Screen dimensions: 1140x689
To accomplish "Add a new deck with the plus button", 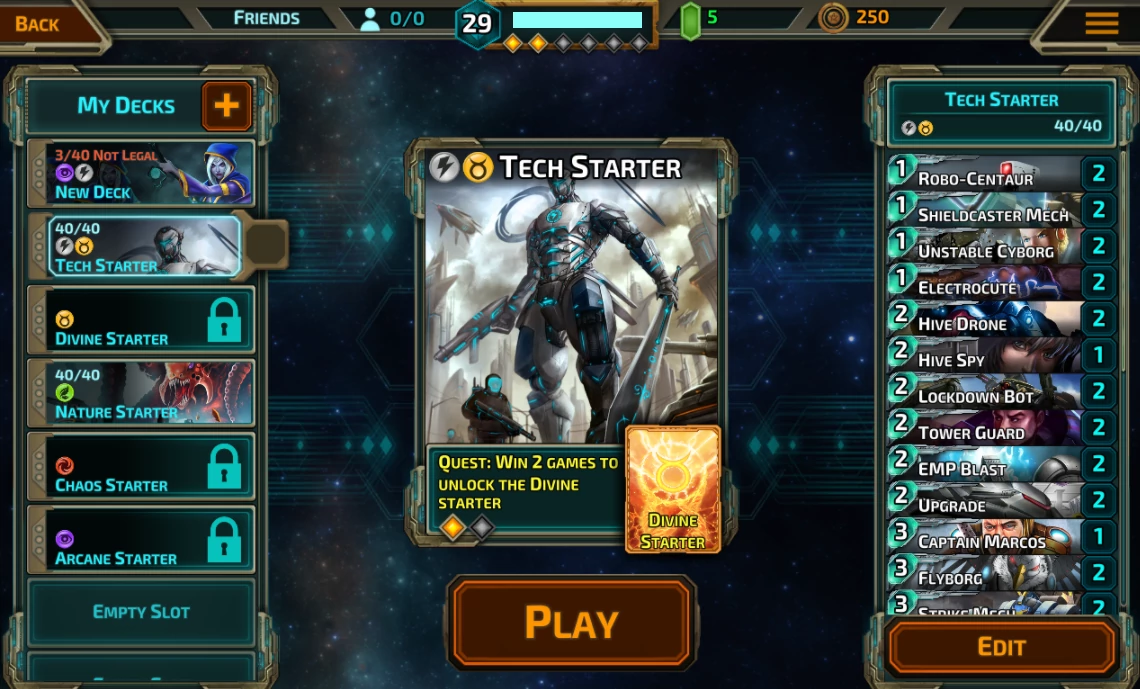I will point(227,106).
